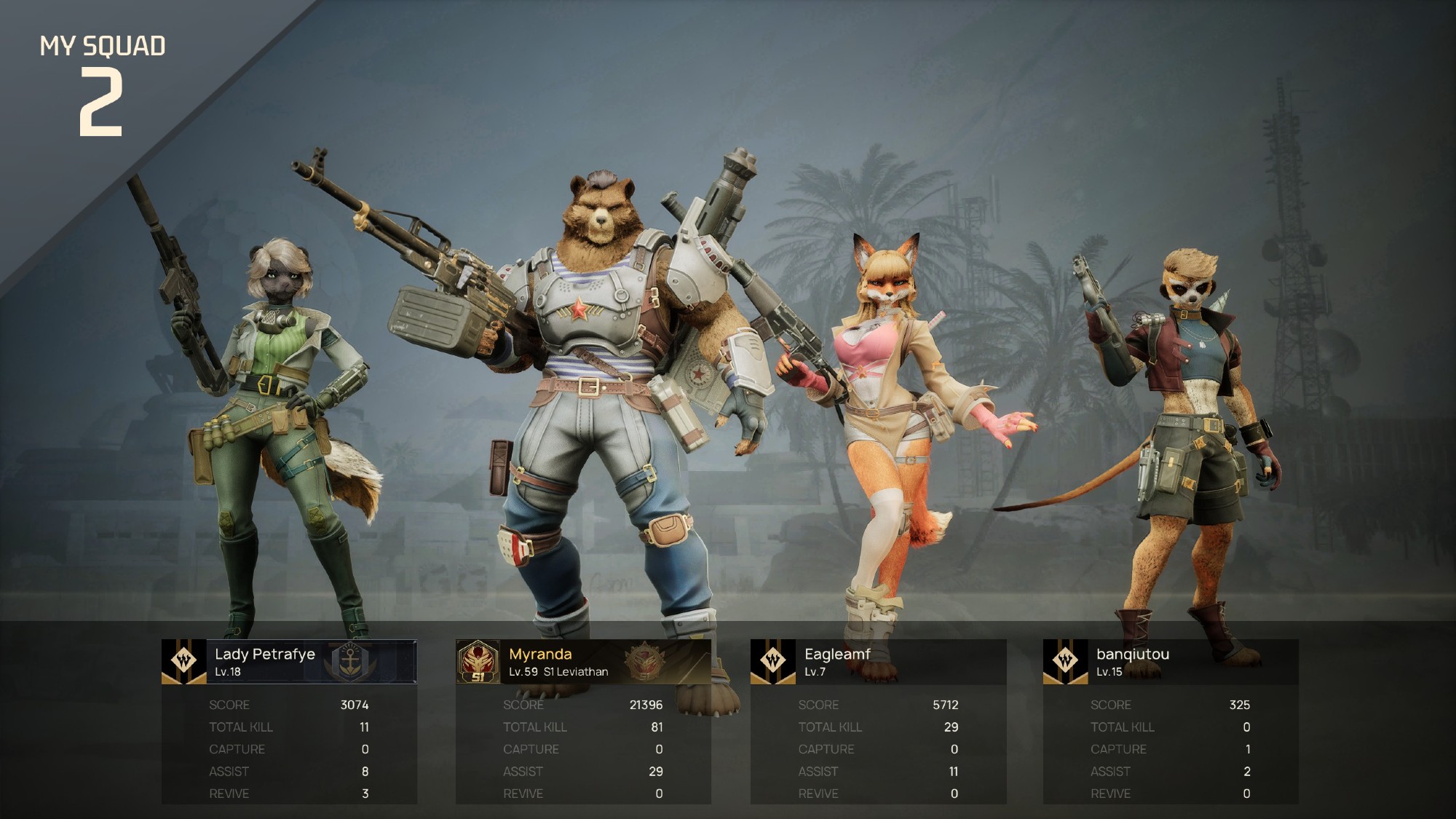Select Lady Petrafye's player name card
The image size is (1456, 819).
pyautogui.click(x=289, y=662)
